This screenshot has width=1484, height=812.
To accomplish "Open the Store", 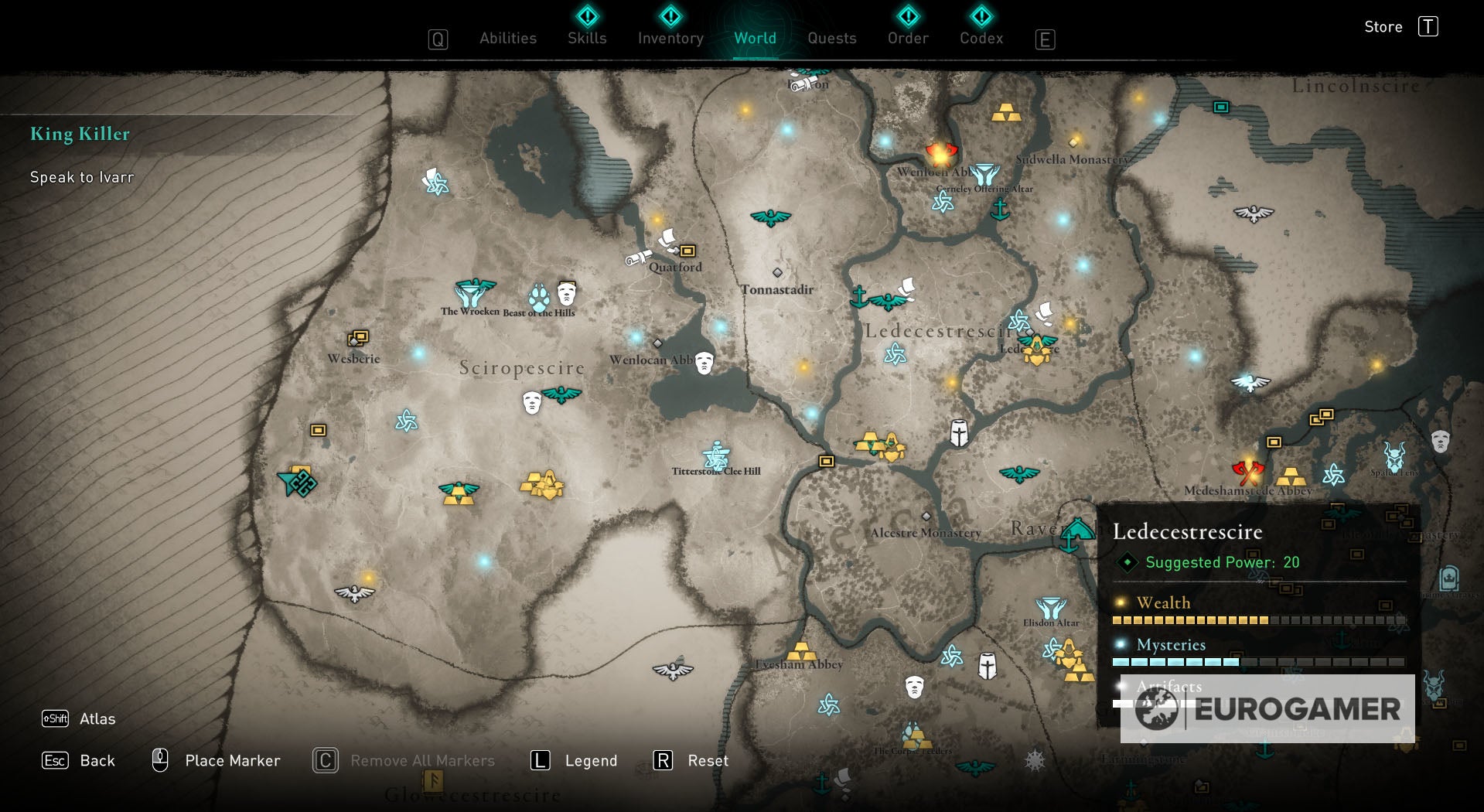I will tap(1383, 26).
